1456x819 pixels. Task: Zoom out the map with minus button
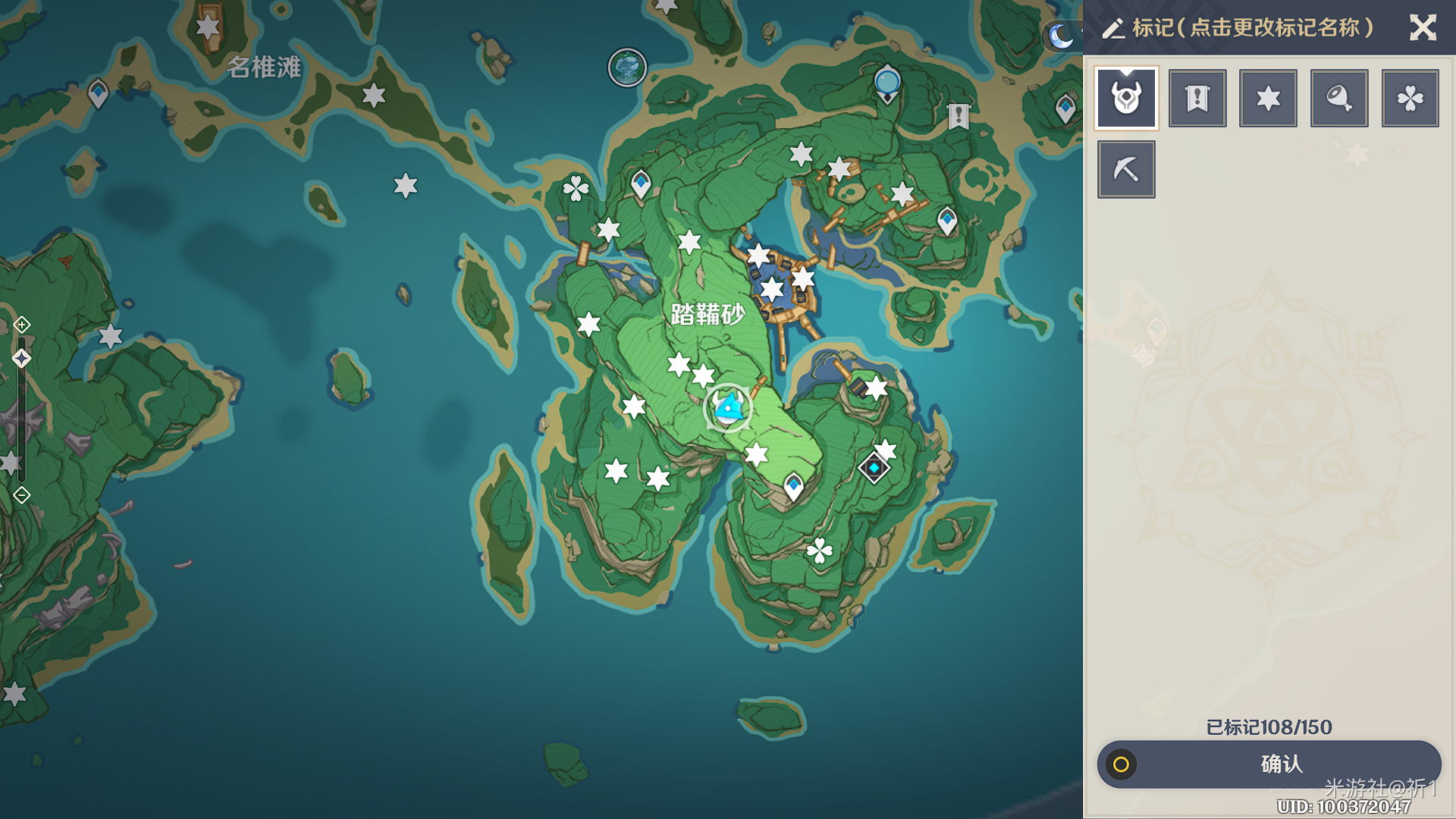22,495
